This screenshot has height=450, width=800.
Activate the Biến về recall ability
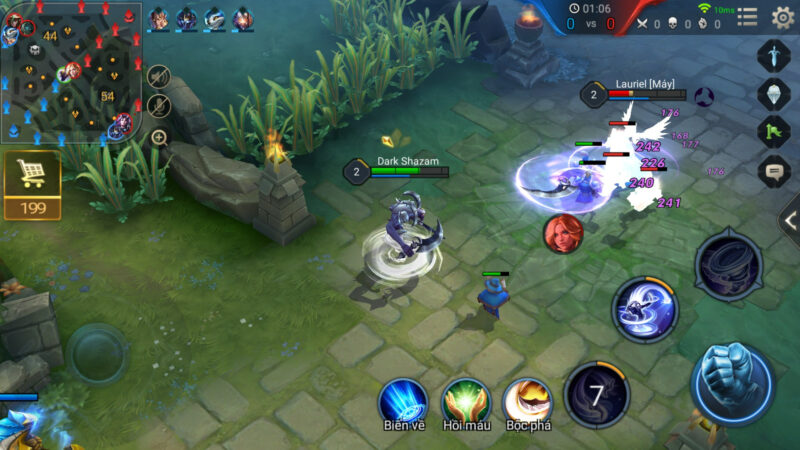tap(403, 400)
